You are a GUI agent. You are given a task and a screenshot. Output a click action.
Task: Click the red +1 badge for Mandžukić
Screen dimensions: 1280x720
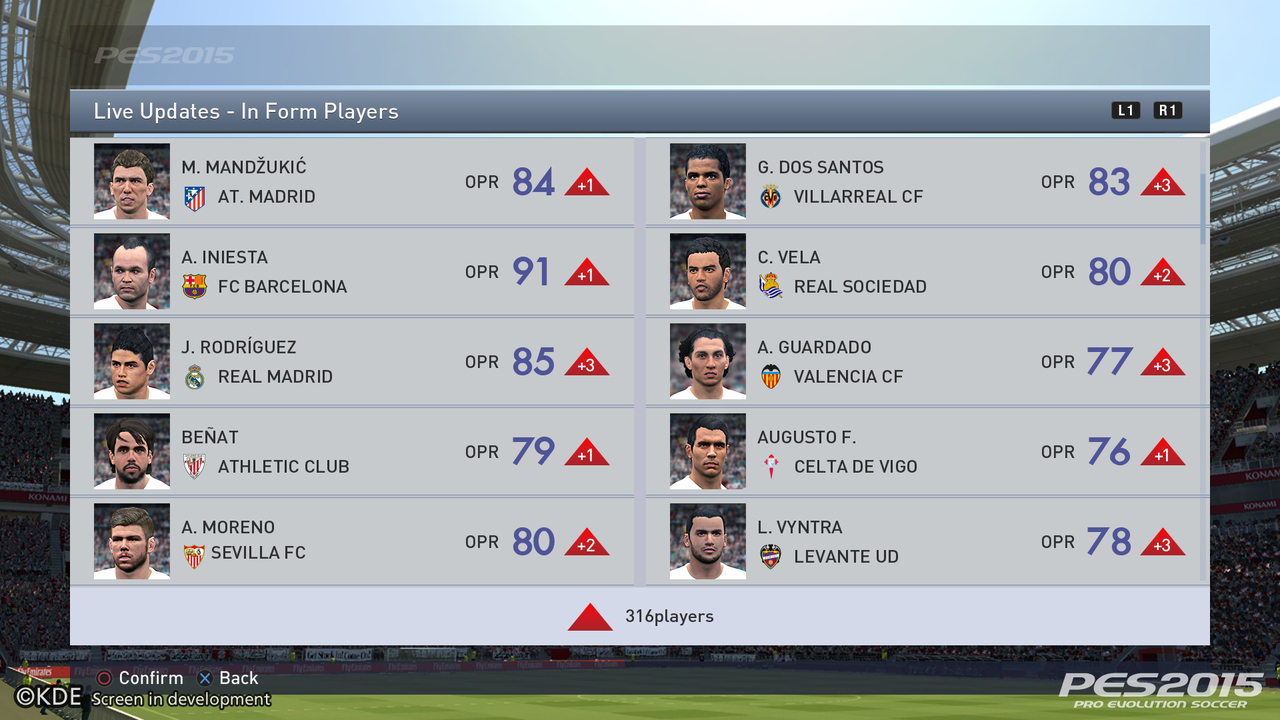pyautogui.click(x=587, y=182)
